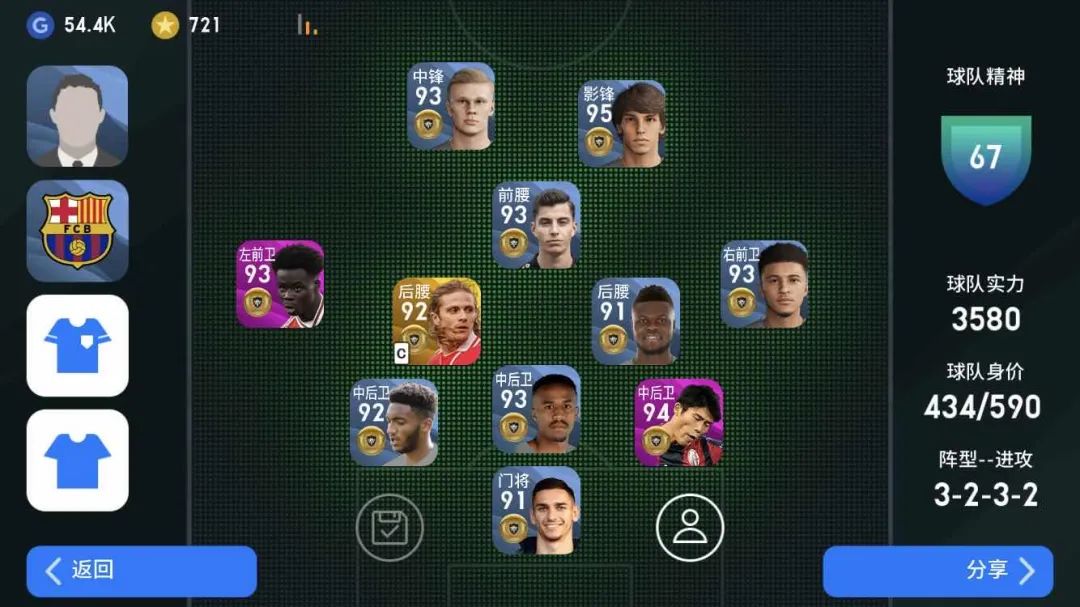Select the 右前卫 right midfielder card
The image size is (1080, 607).
764,284
